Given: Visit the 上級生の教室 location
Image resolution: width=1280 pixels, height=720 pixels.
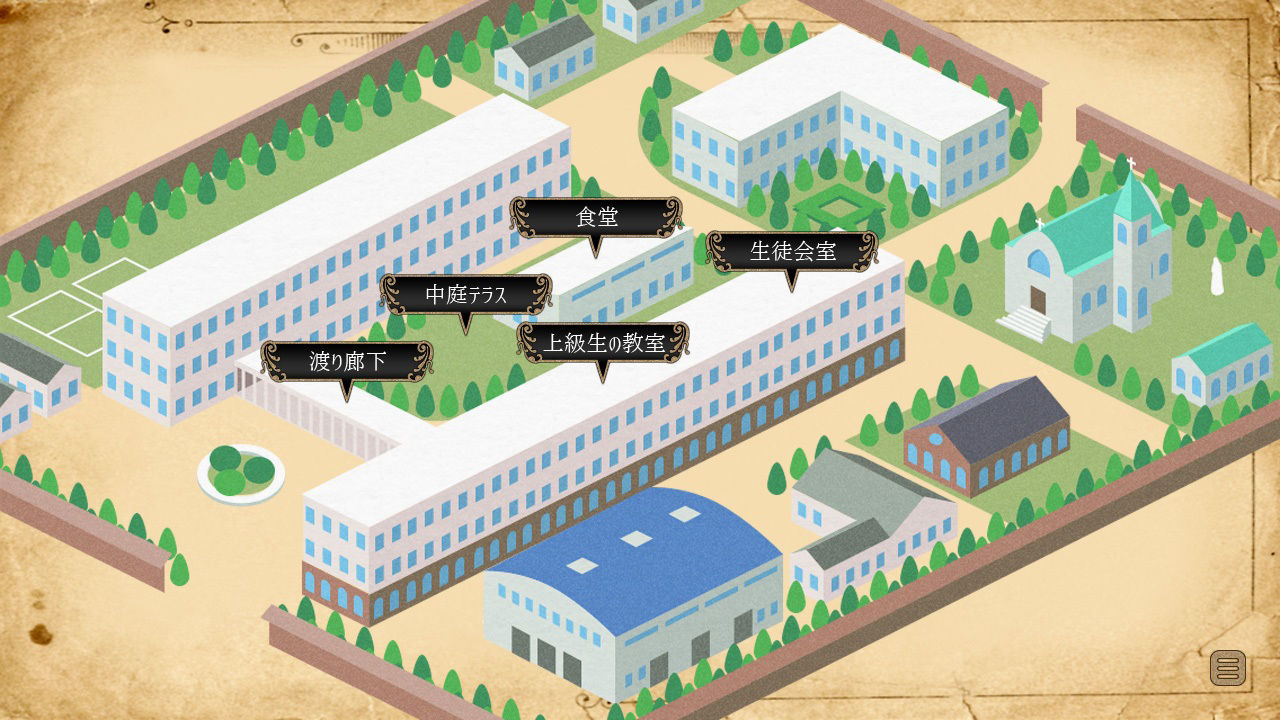Looking at the screenshot, I should [x=602, y=343].
